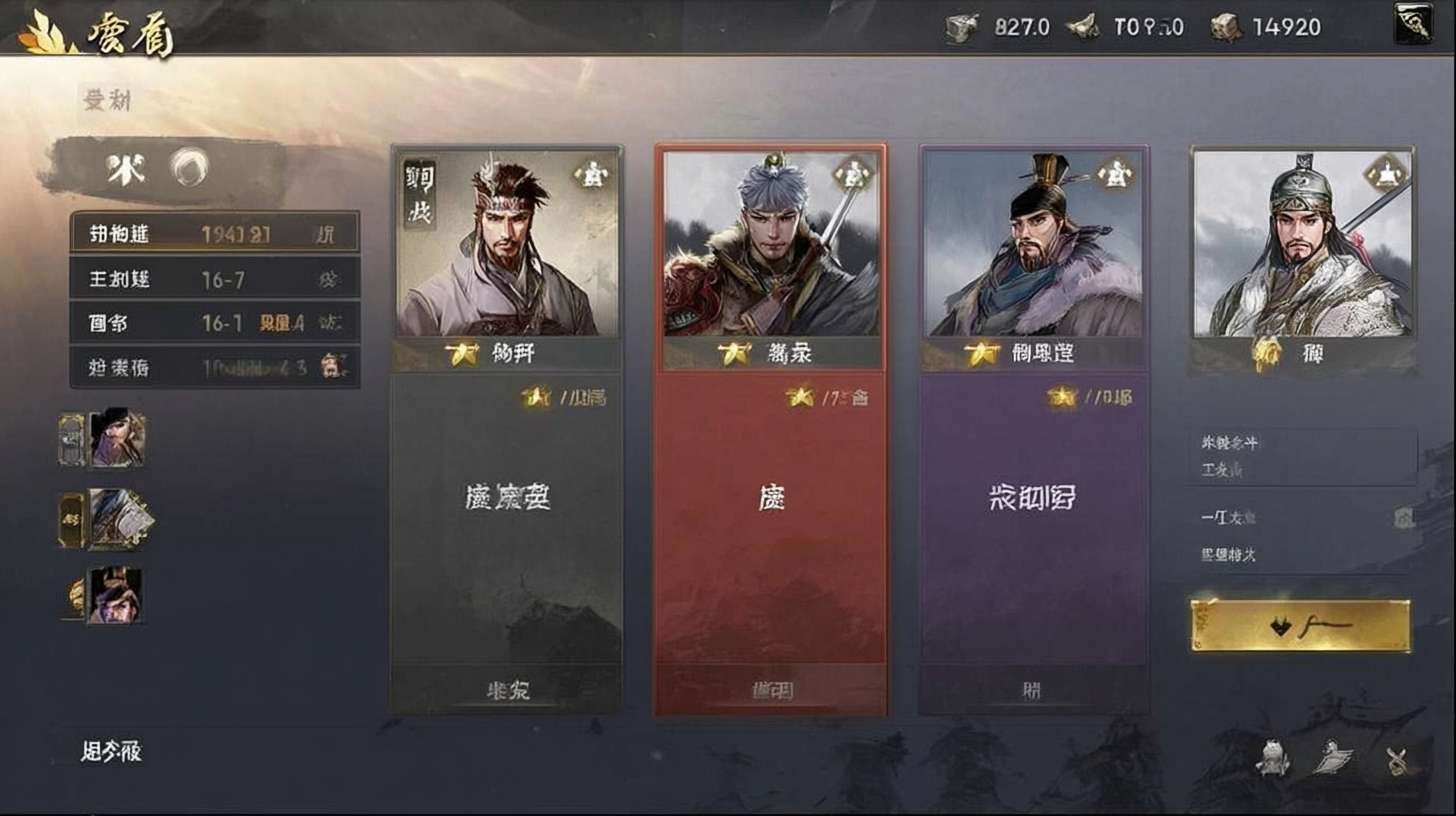Screen dimensions: 1456x816
Task: Choose the list row labeled 16-7
Action: coord(214,279)
